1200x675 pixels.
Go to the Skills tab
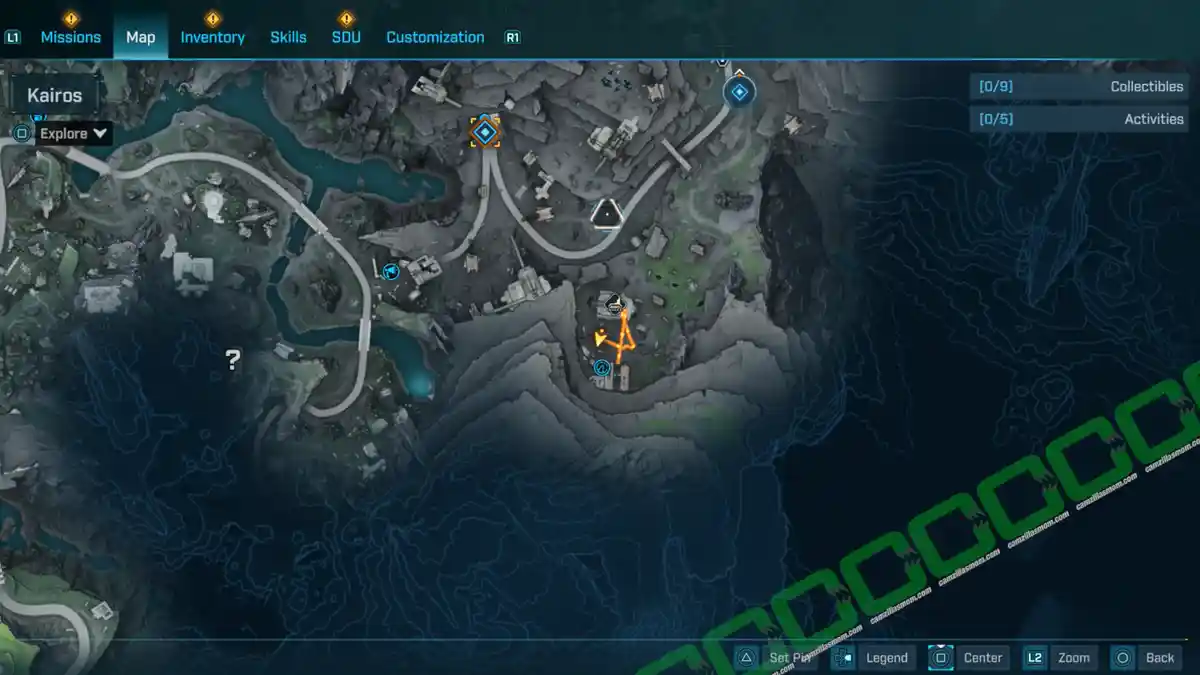288,37
